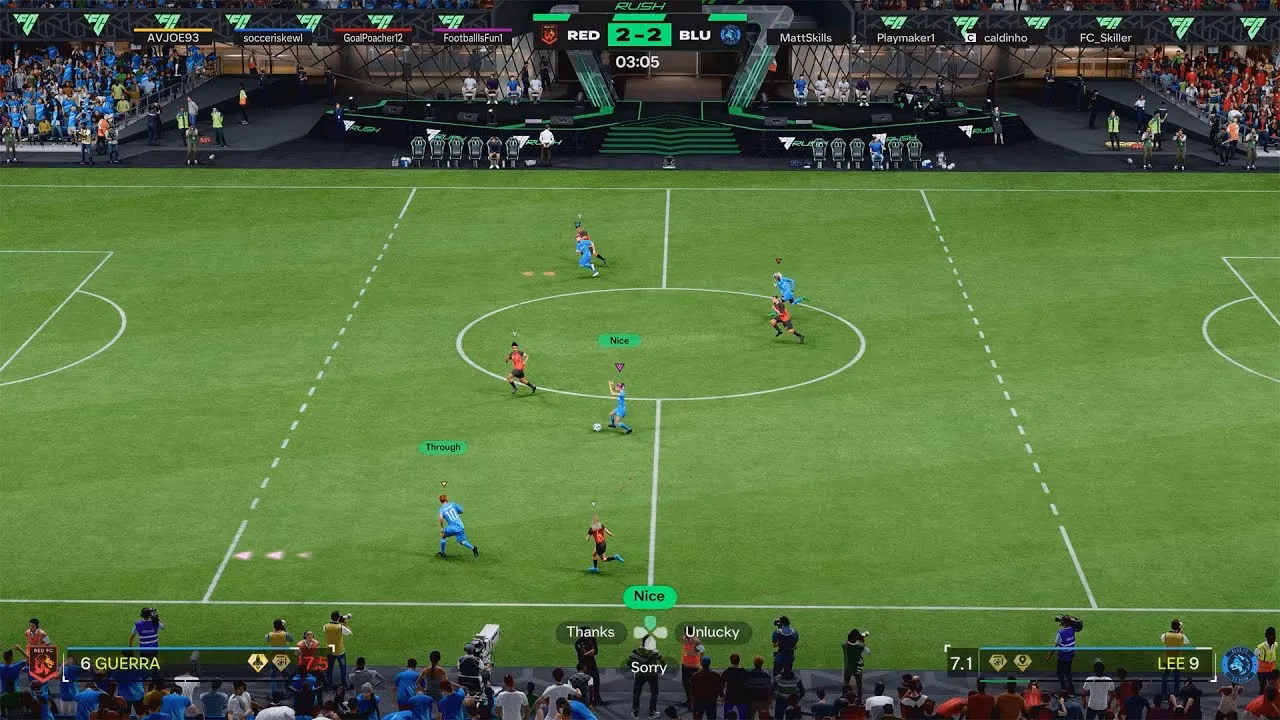Click LEE's leftmost PlayStyle badge icon
Viewport: 1280px width, 720px height.
[x=997, y=661]
